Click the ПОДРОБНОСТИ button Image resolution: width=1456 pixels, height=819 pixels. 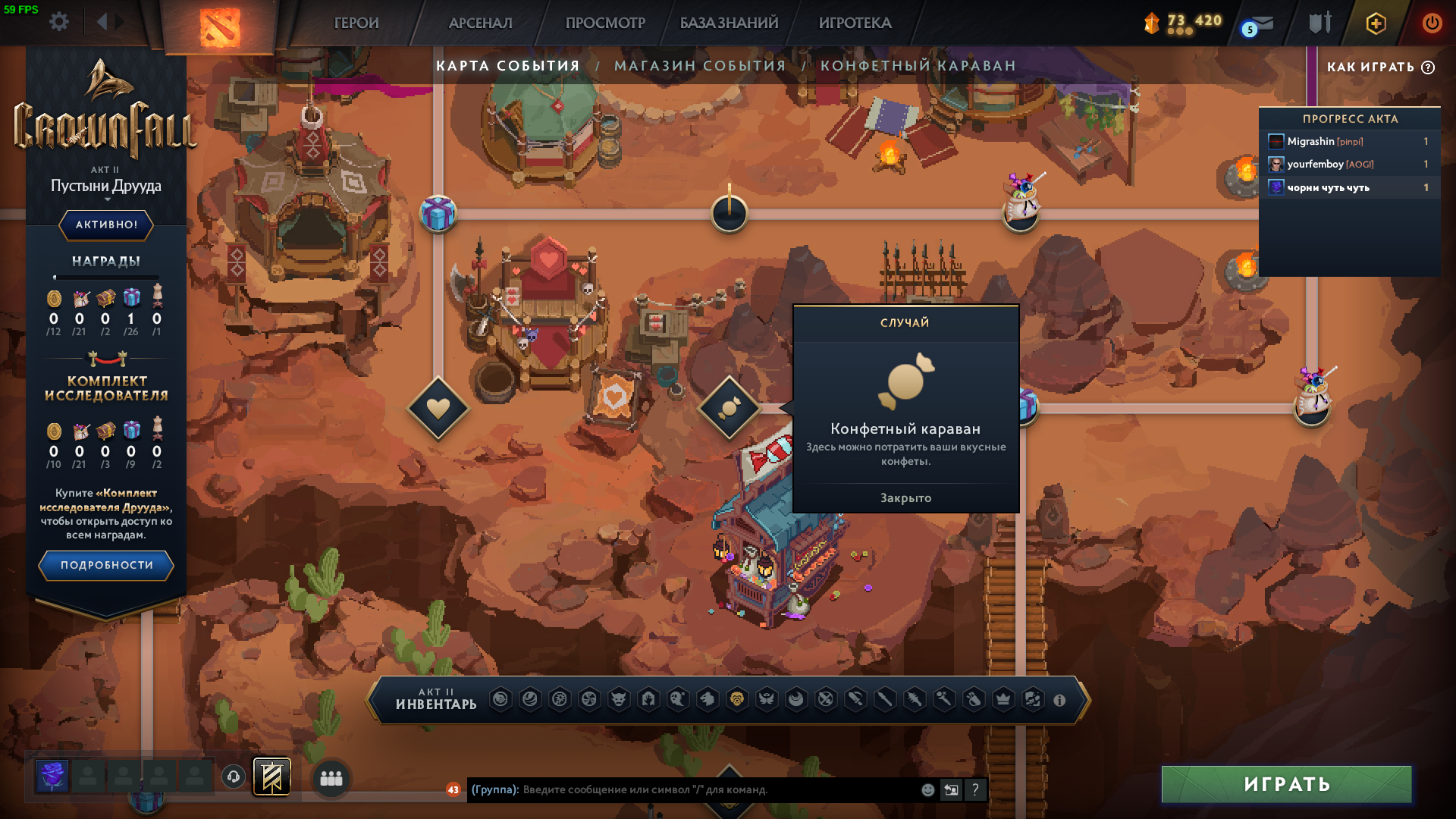(x=107, y=565)
